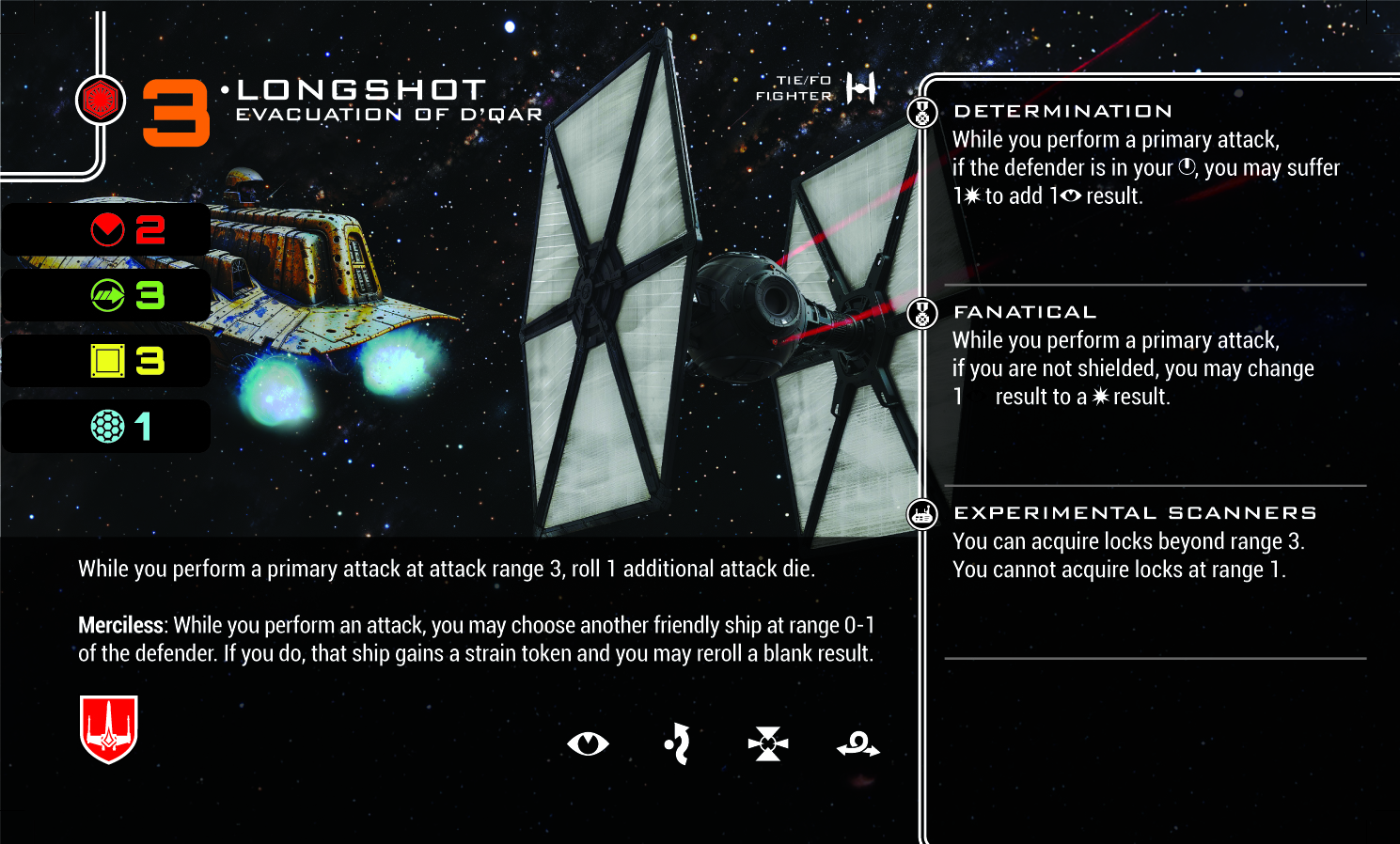This screenshot has width=1400, height=844.
Task: Choose the Evade action icon
Action: [x=678, y=744]
